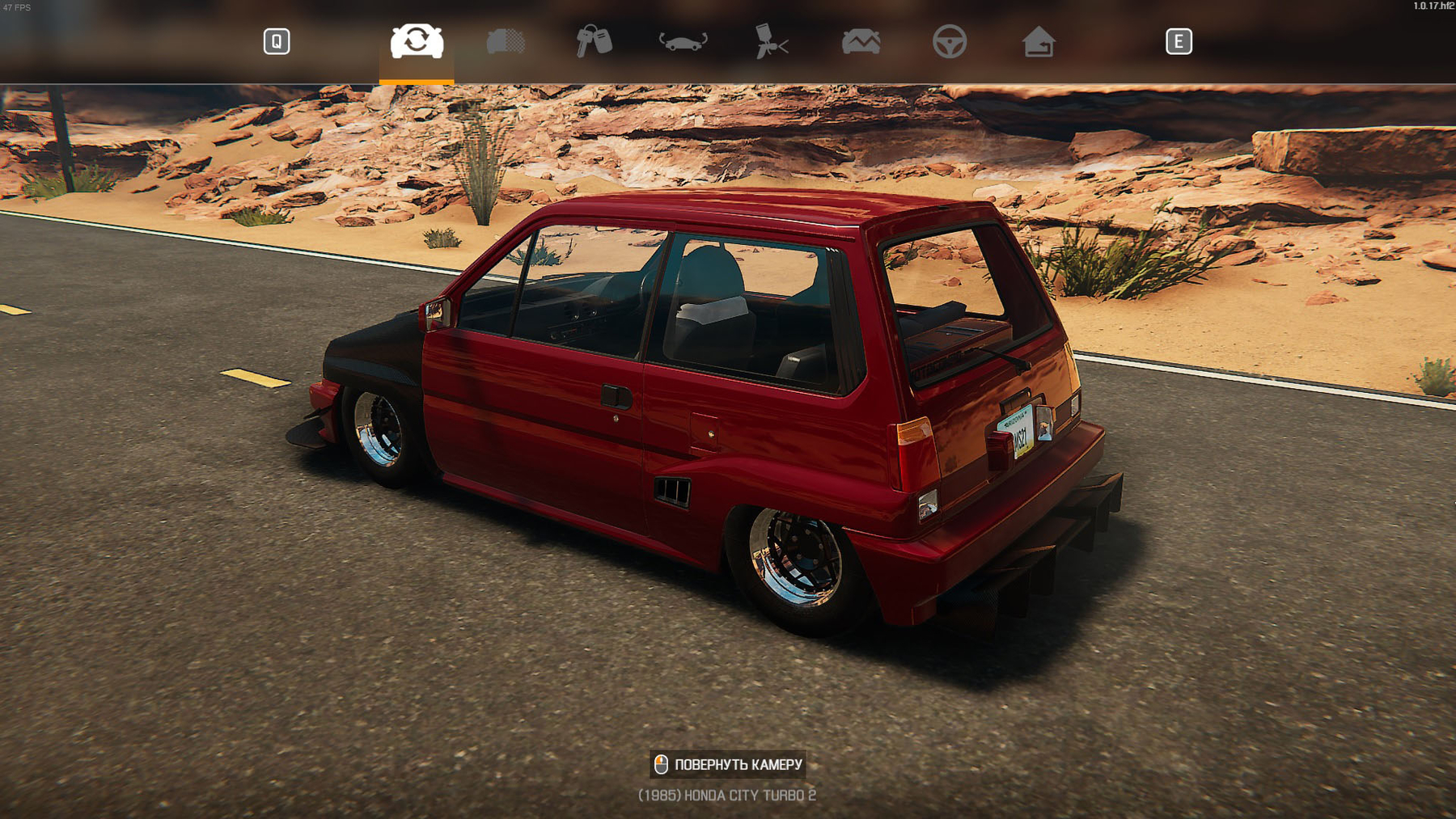Screen dimensions: 1456x819
Task: Select the steering wheel tab
Action: coord(950,41)
